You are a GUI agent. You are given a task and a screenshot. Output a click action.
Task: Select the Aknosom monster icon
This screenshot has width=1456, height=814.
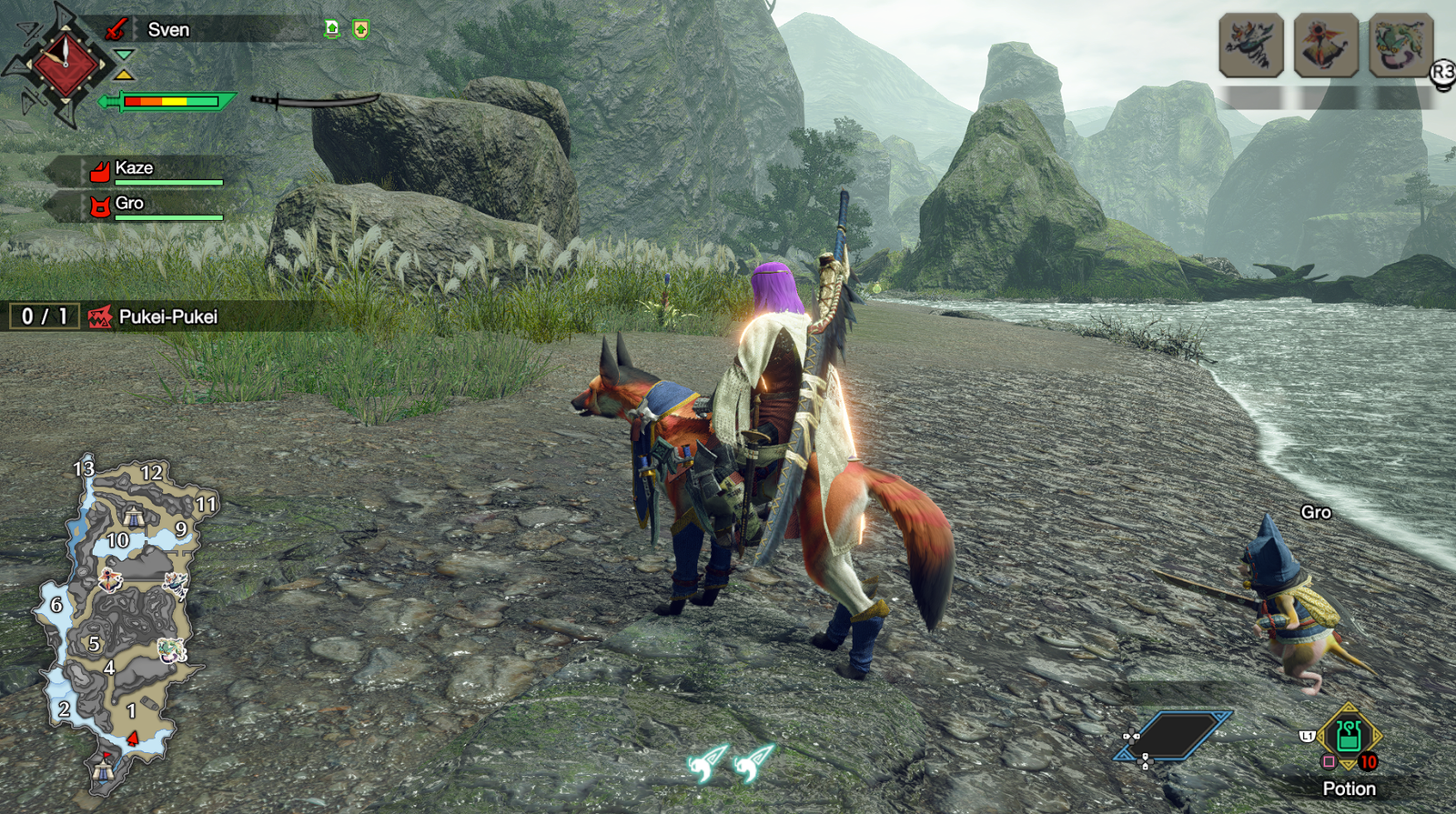1326,45
